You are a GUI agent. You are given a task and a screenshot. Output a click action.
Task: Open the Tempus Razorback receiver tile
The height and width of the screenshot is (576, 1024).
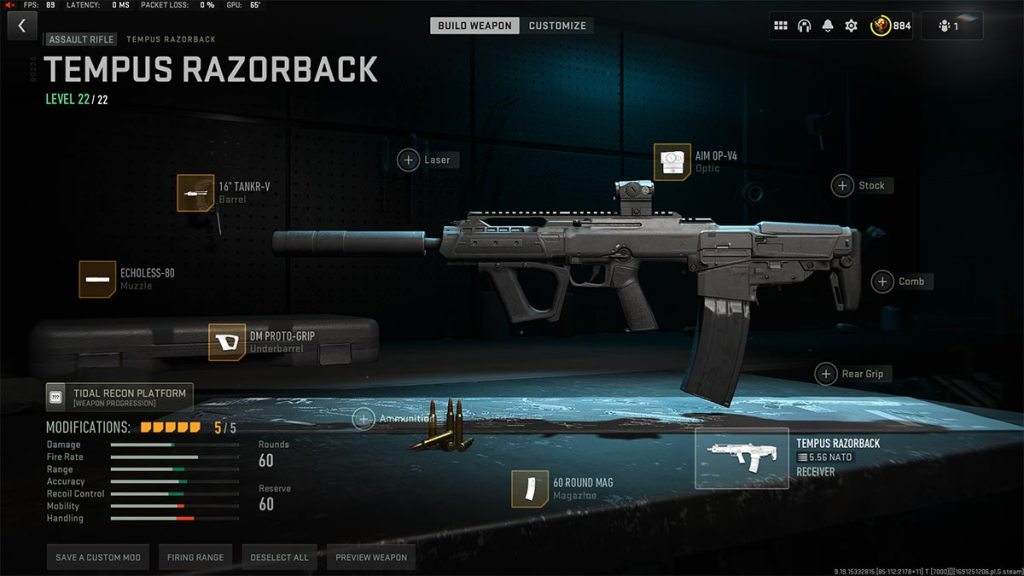click(x=741, y=458)
